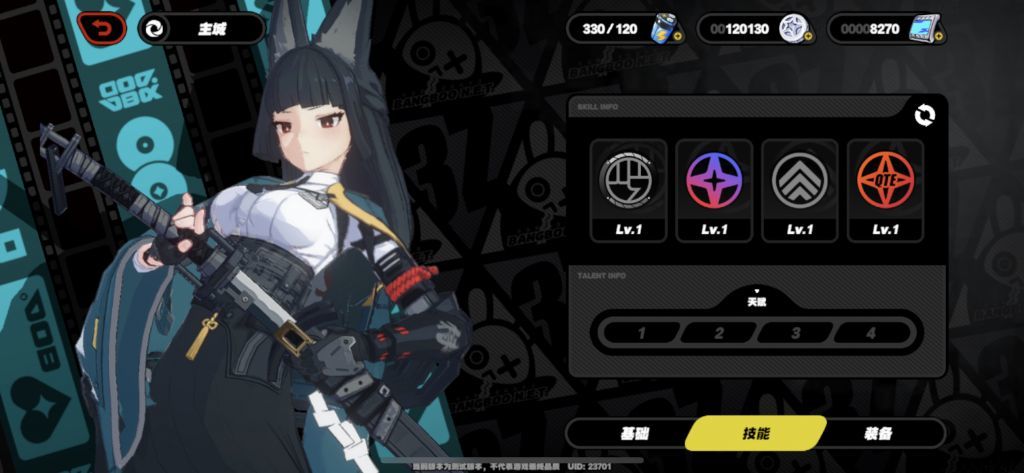
Task: Toggle the skill info refresh arrows
Action: click(x=925, y=116)
